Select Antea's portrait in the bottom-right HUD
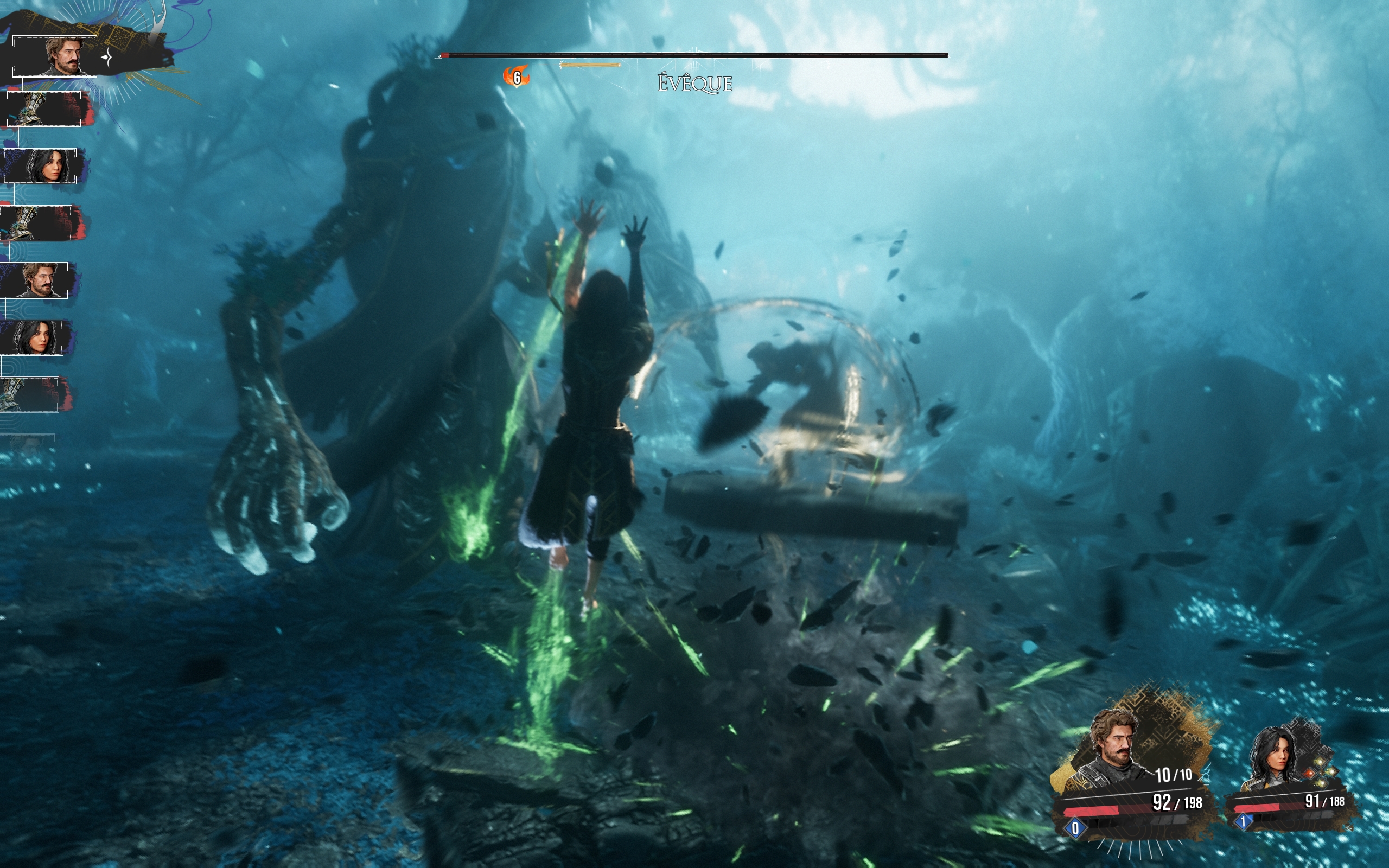 click(x=1276, y=754)
